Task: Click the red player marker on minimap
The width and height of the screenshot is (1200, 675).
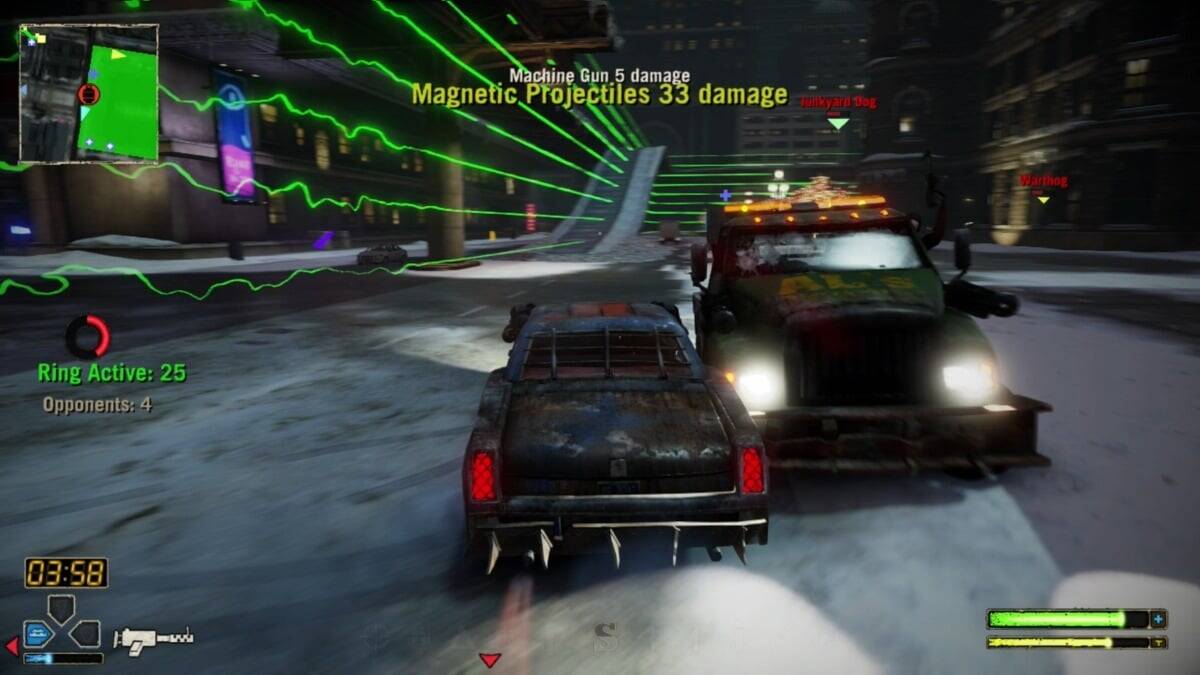Action: click(88, 94)
